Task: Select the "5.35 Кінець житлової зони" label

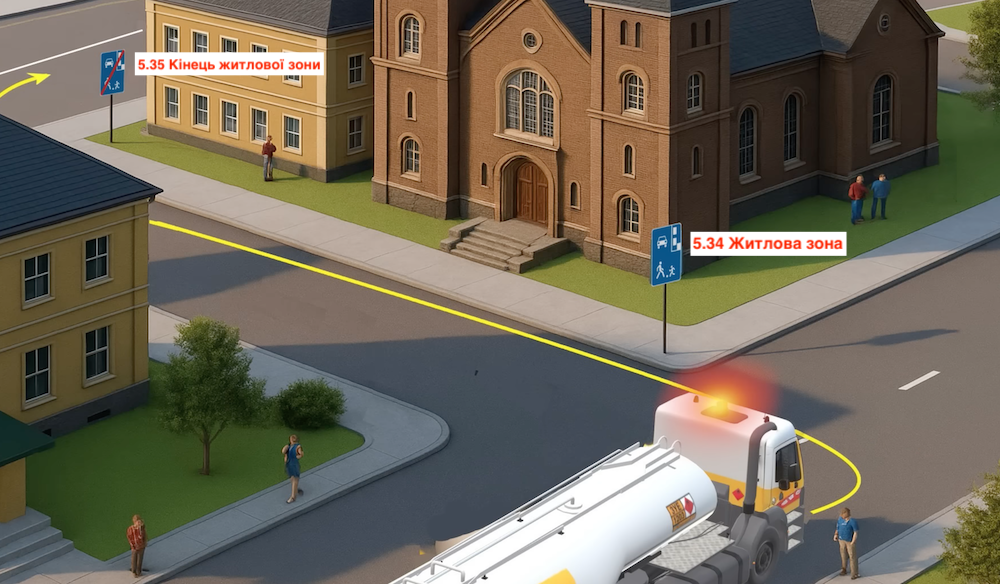Action: (x=230, y=65)
